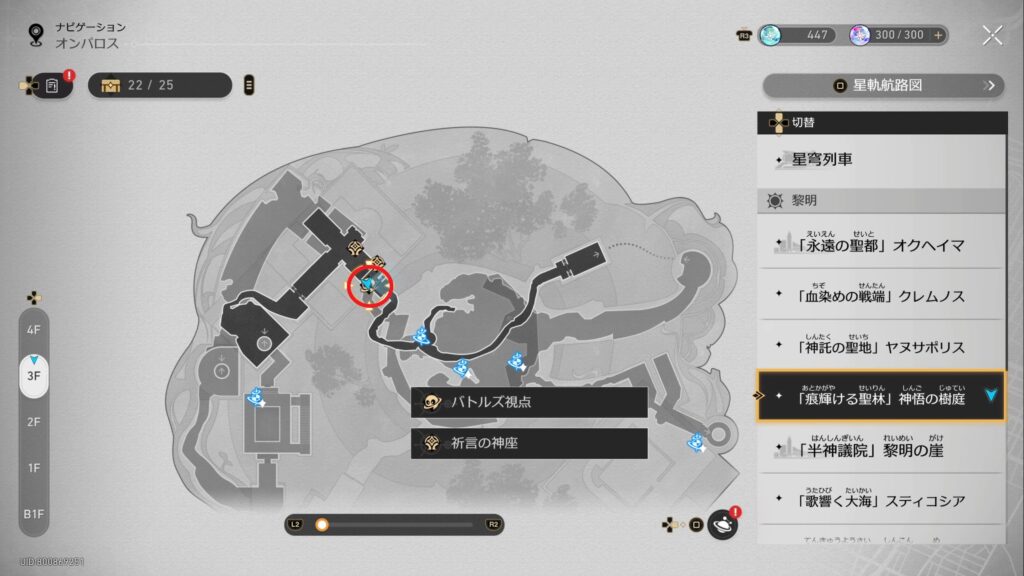Choose the 黎明の崖 location entry
This screenshot has height=576, width=1024.
click(x=880, y=449)
